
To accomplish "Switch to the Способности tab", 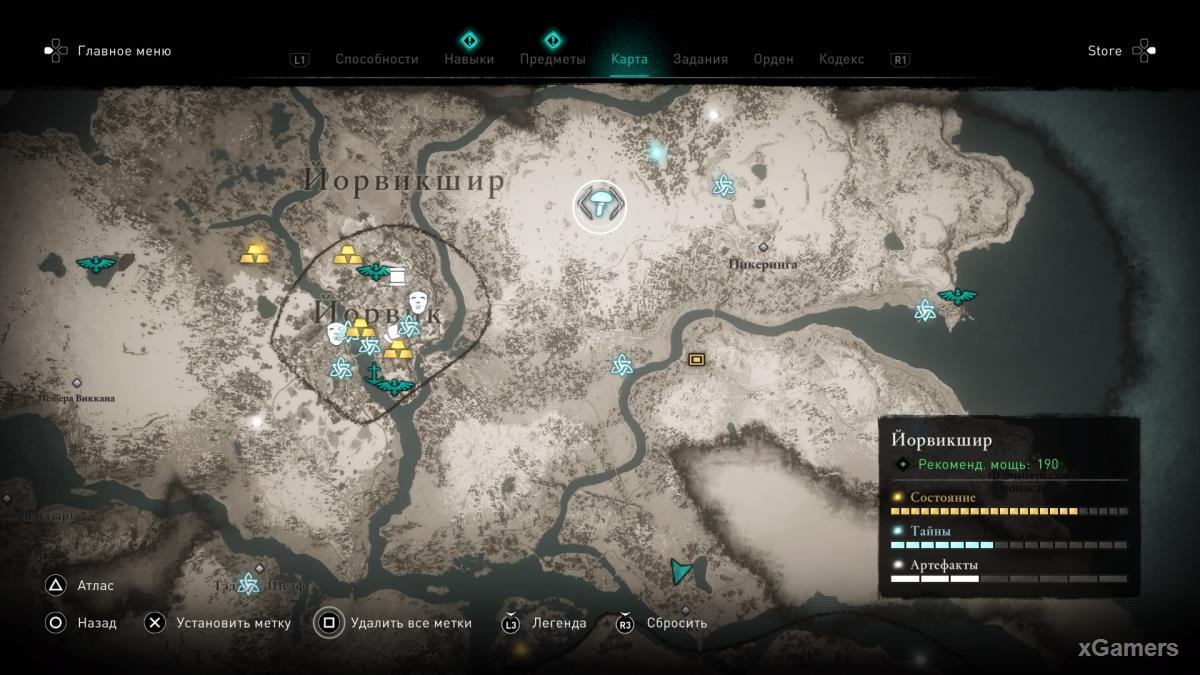I will click(x=376, y=59).
